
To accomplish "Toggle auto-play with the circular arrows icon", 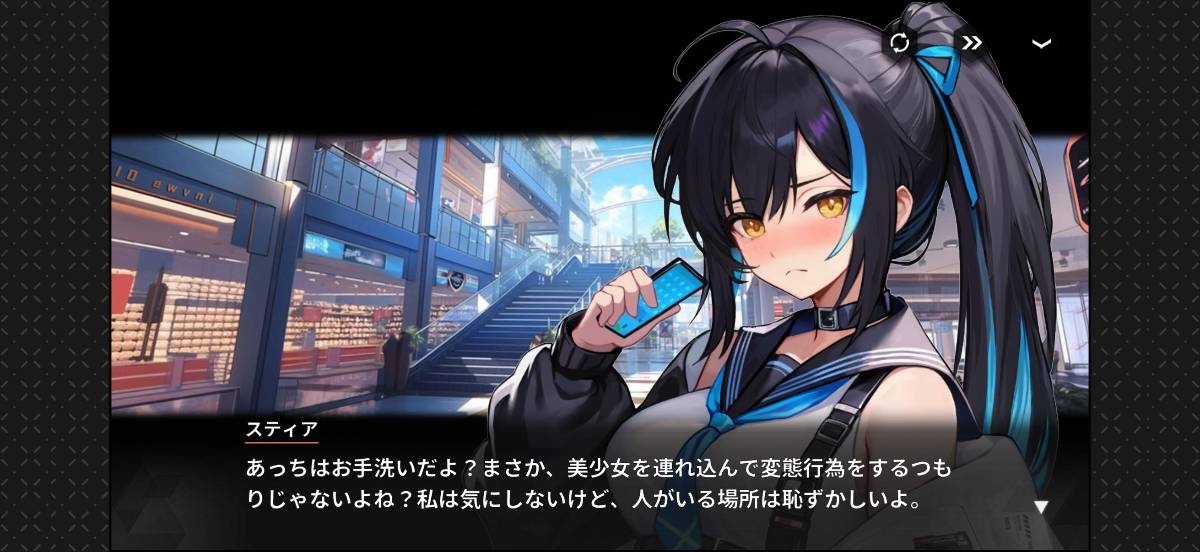I will click(x=899, y=43).
